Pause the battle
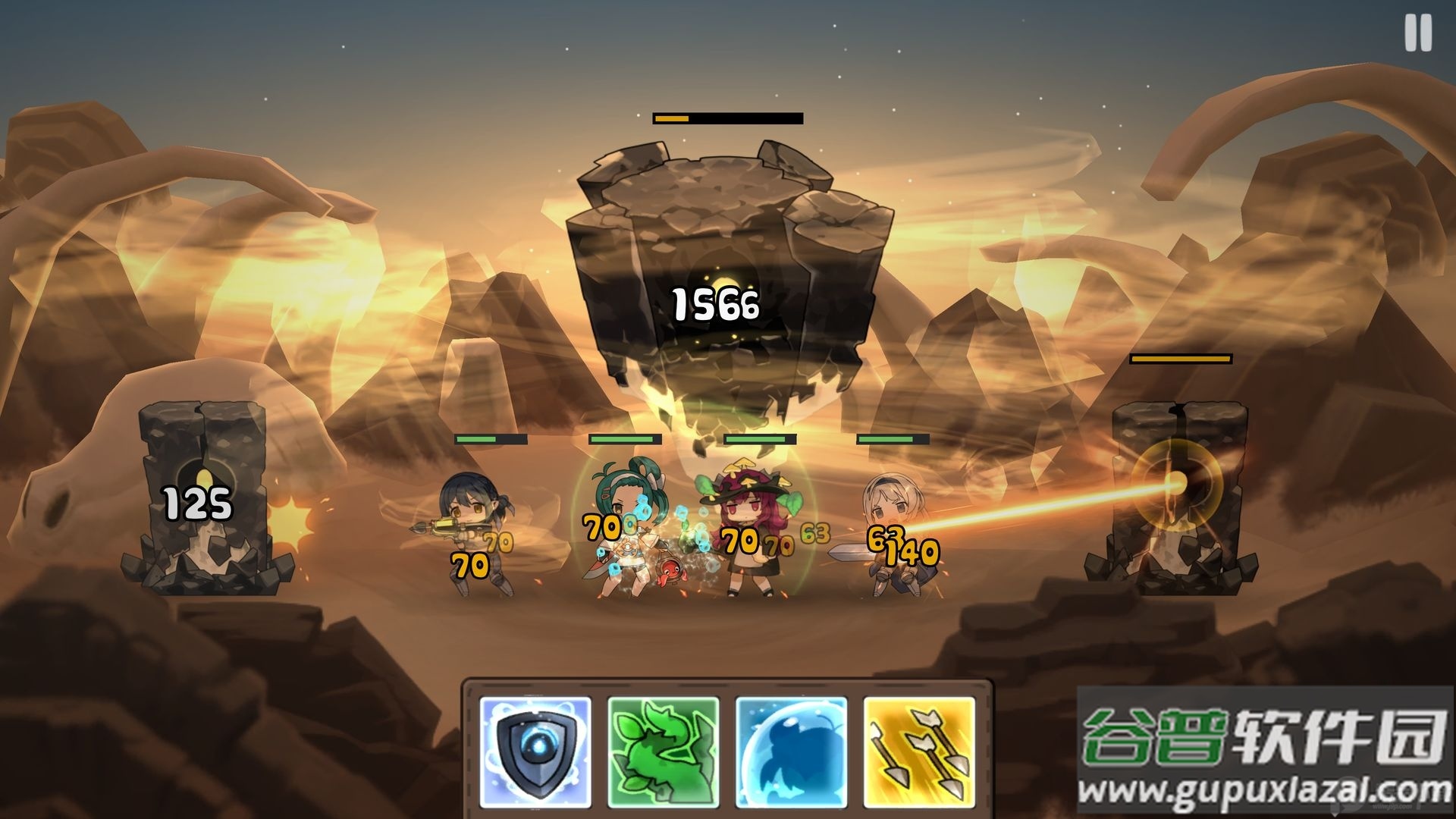Image resolution: width=1456 pixels, height=819 pixels. [x=1417, y=34]
